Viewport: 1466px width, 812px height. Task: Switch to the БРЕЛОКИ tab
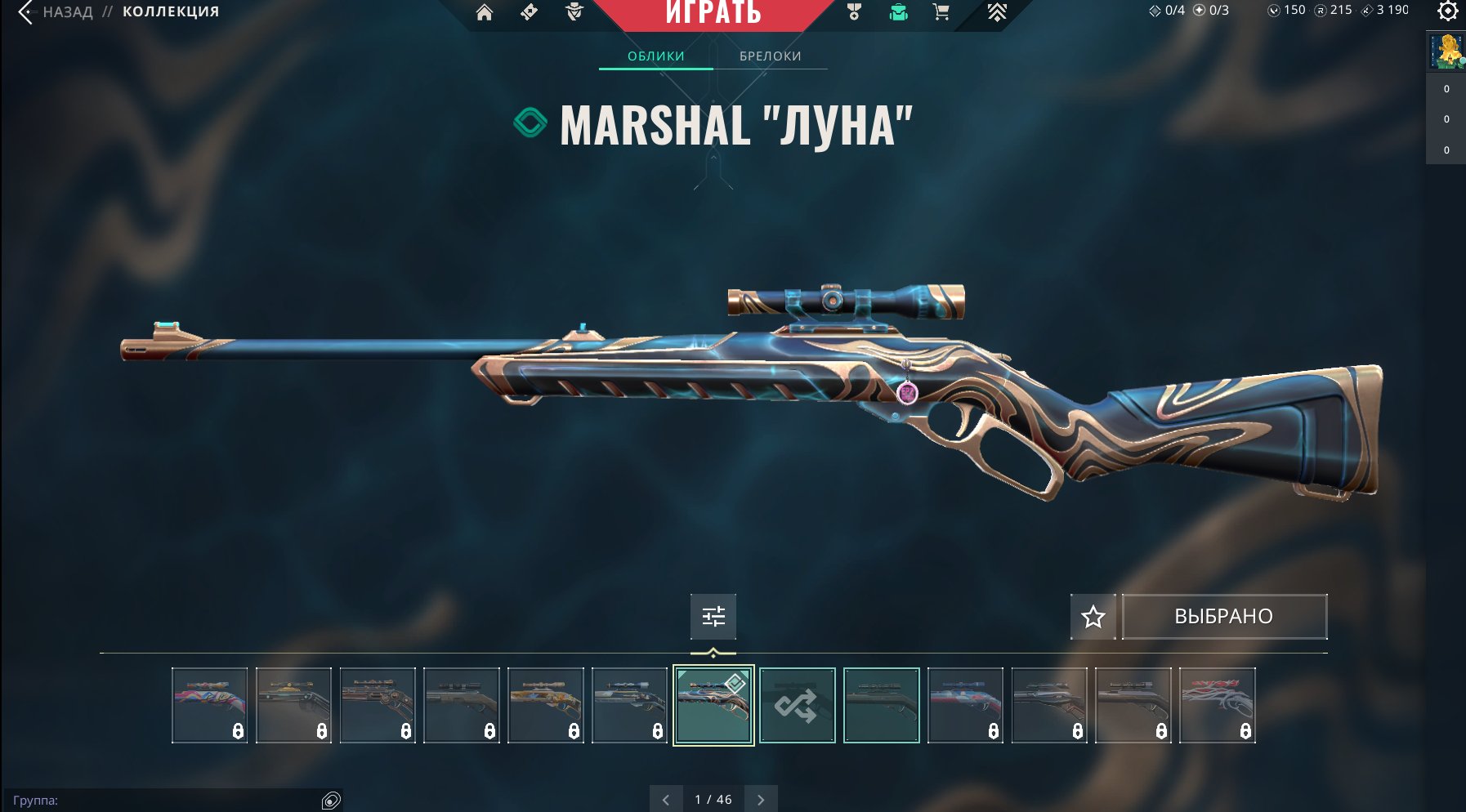click(770, 56)
